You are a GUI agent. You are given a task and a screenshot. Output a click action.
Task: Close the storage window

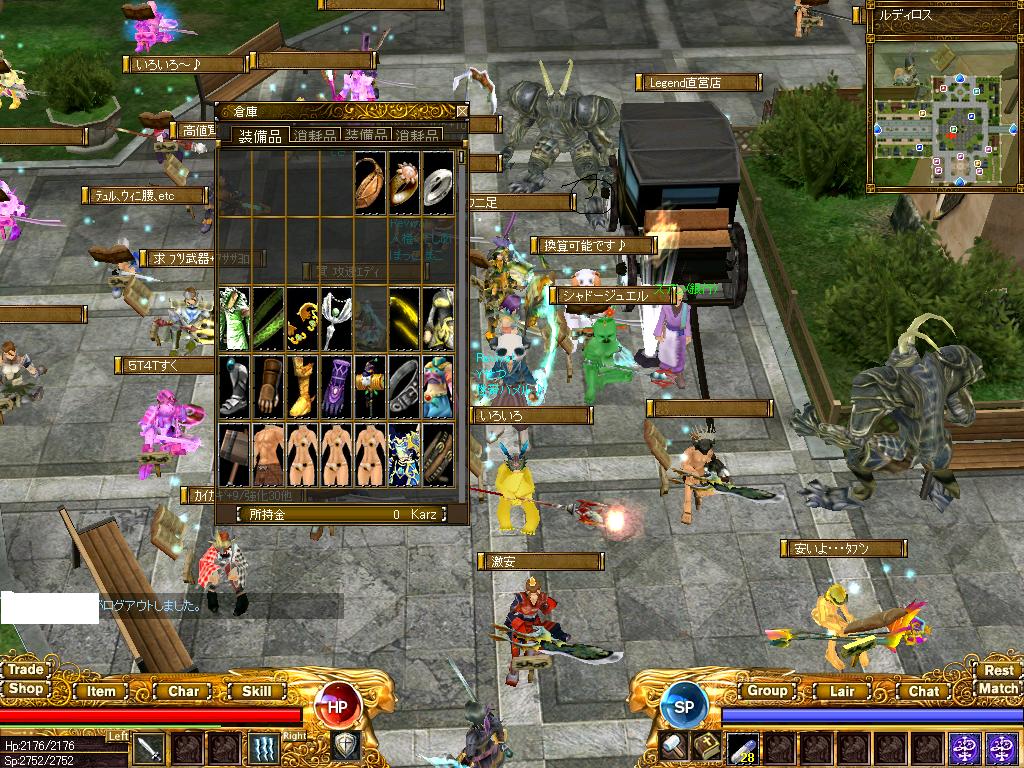tap(462, 110)
